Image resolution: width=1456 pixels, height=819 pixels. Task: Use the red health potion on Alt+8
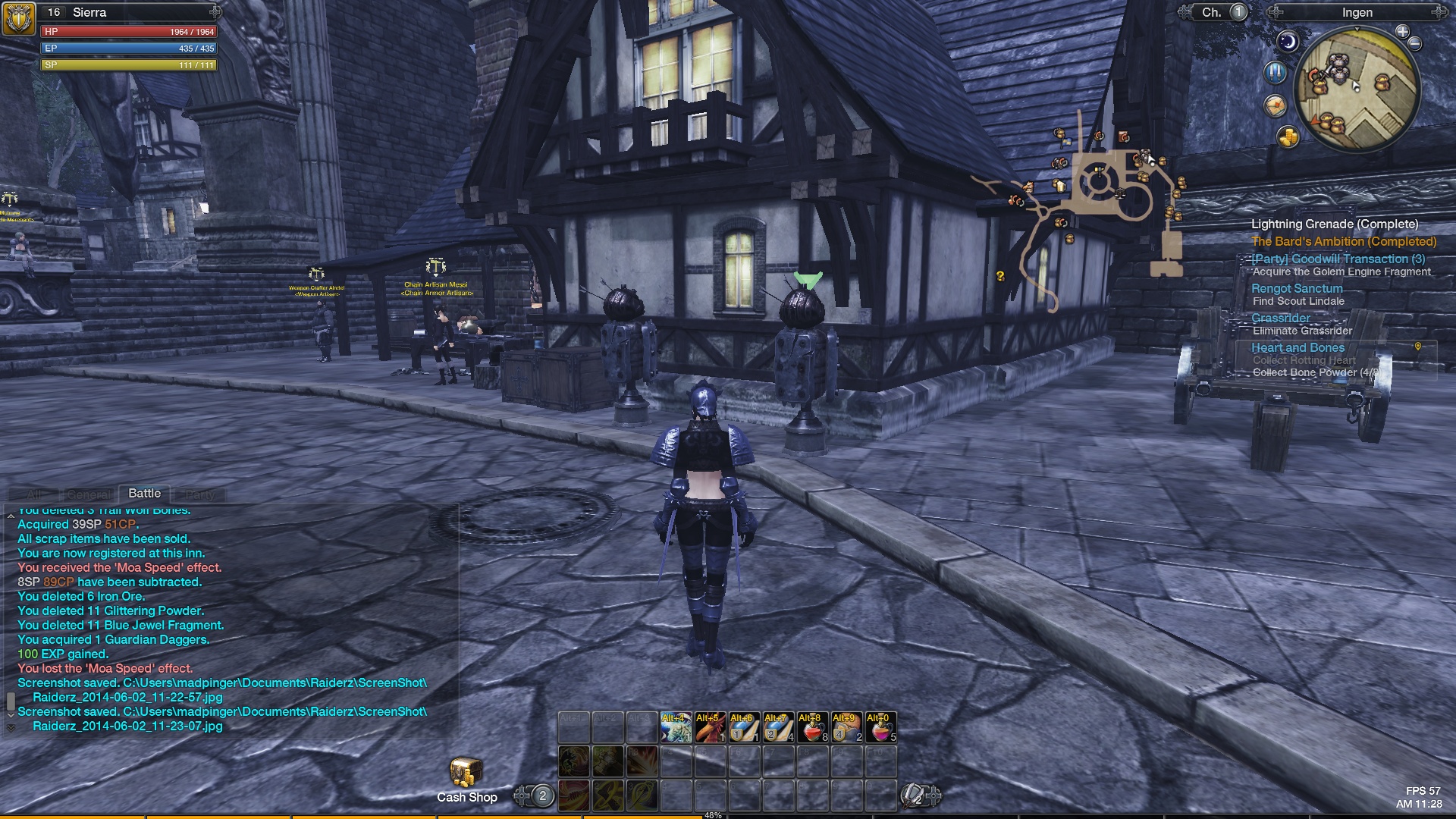812,727
